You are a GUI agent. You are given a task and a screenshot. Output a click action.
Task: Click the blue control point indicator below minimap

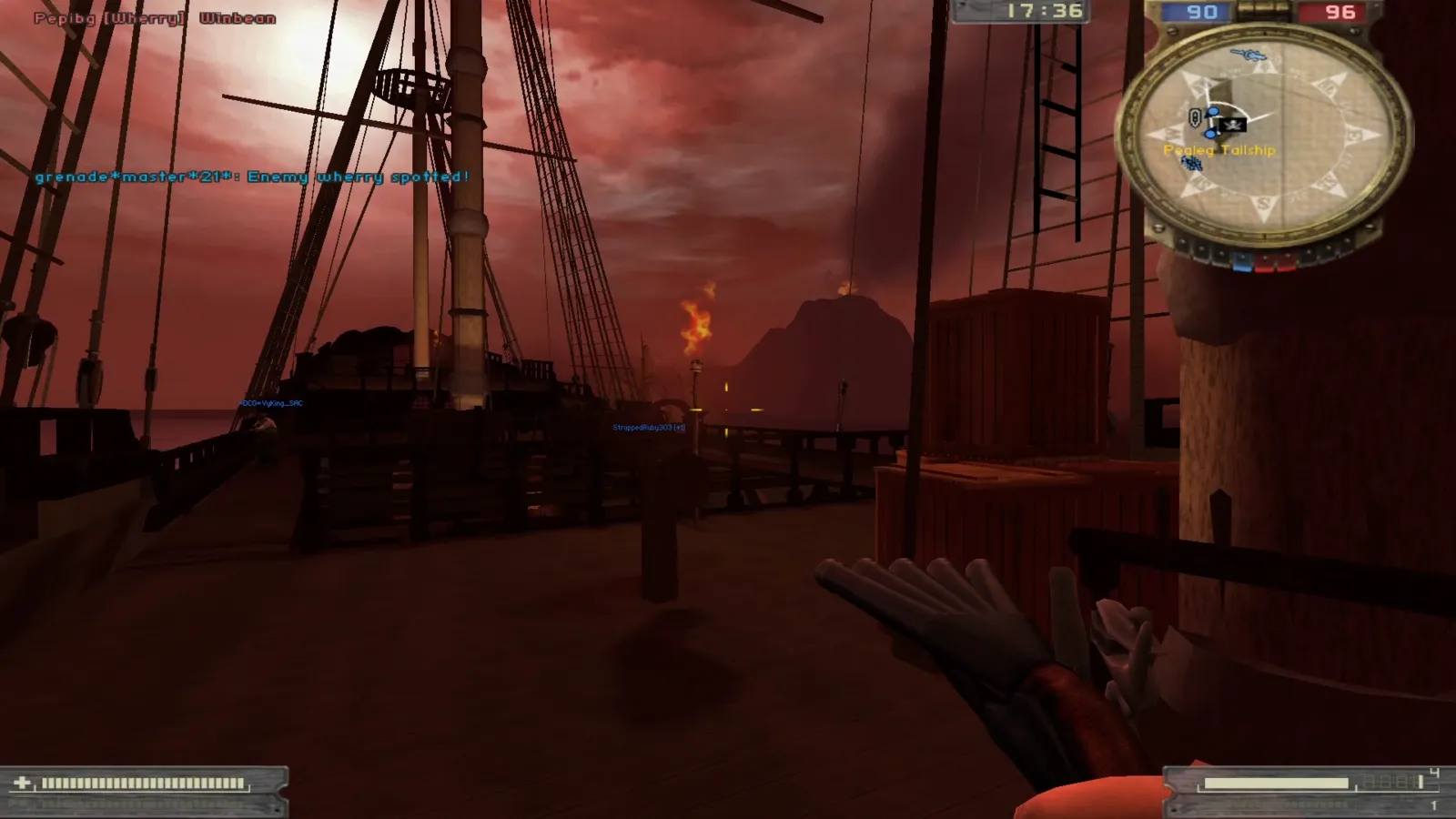click(x=1241, y=264)
